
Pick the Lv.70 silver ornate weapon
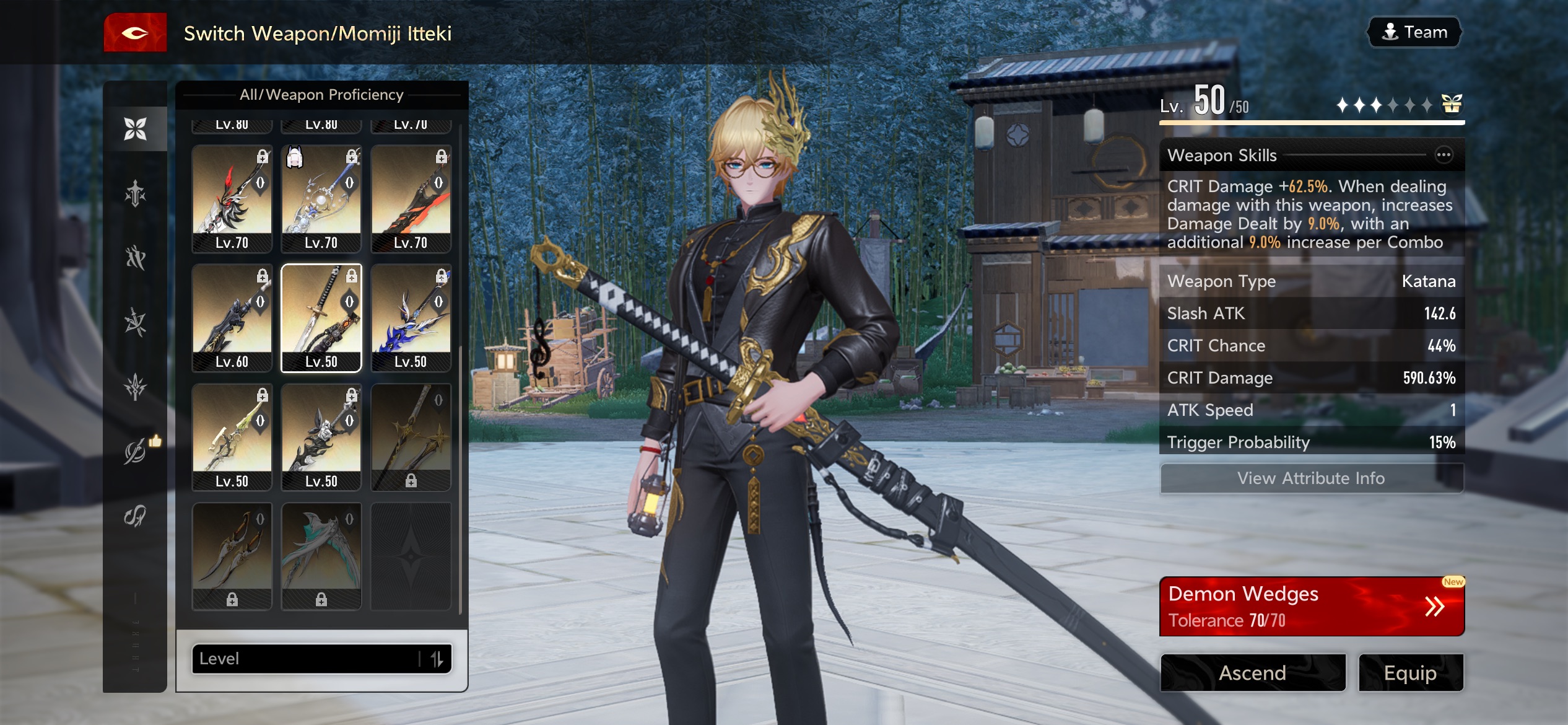321,198
